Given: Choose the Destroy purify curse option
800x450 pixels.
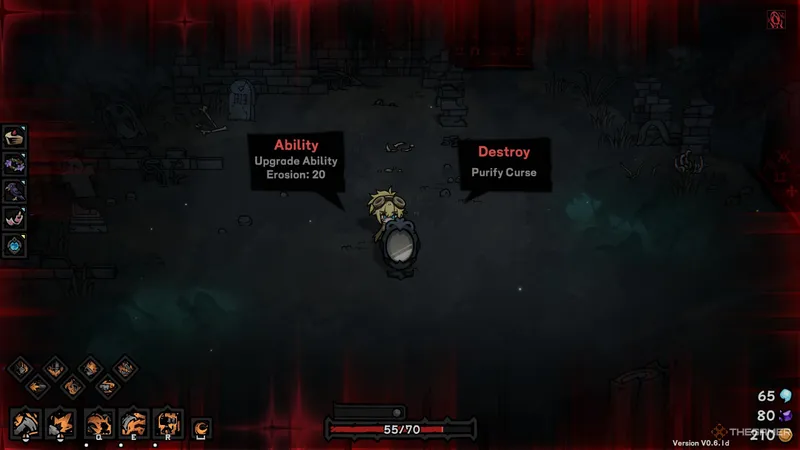Looking at the screenshot, I should [504, 161].
